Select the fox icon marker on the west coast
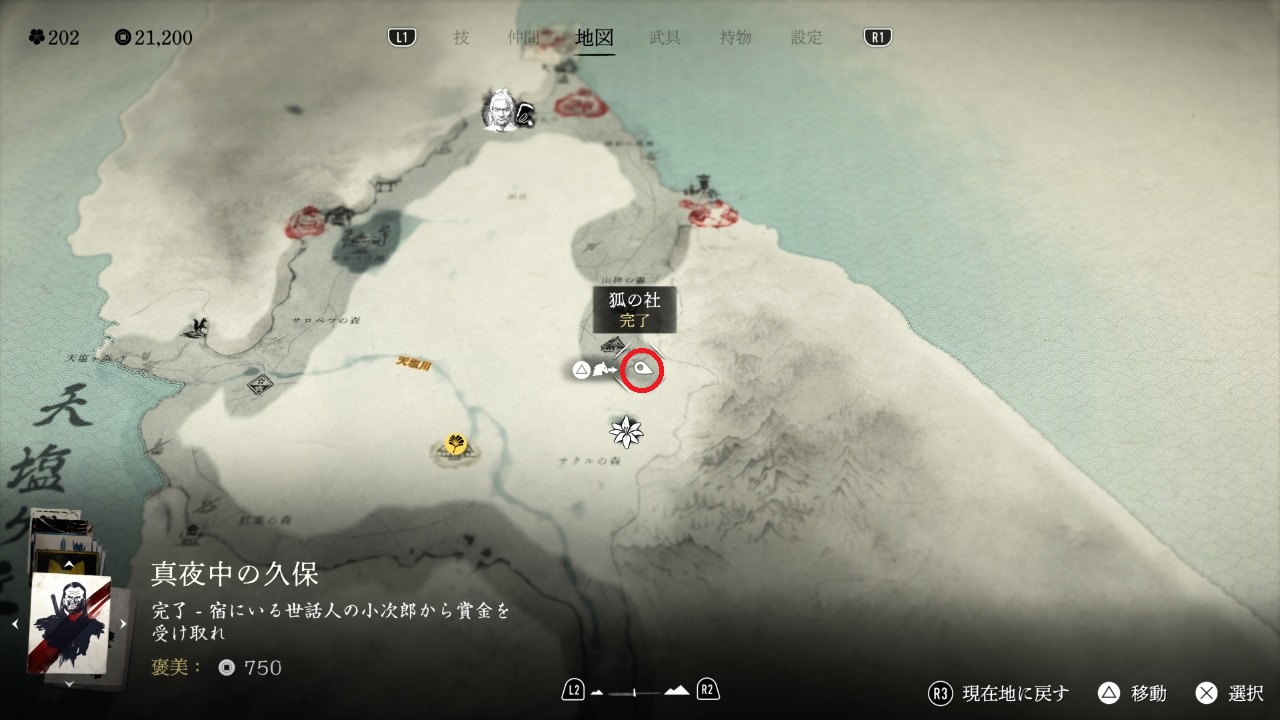The image size is (1280, 720). tap(199, 325)
